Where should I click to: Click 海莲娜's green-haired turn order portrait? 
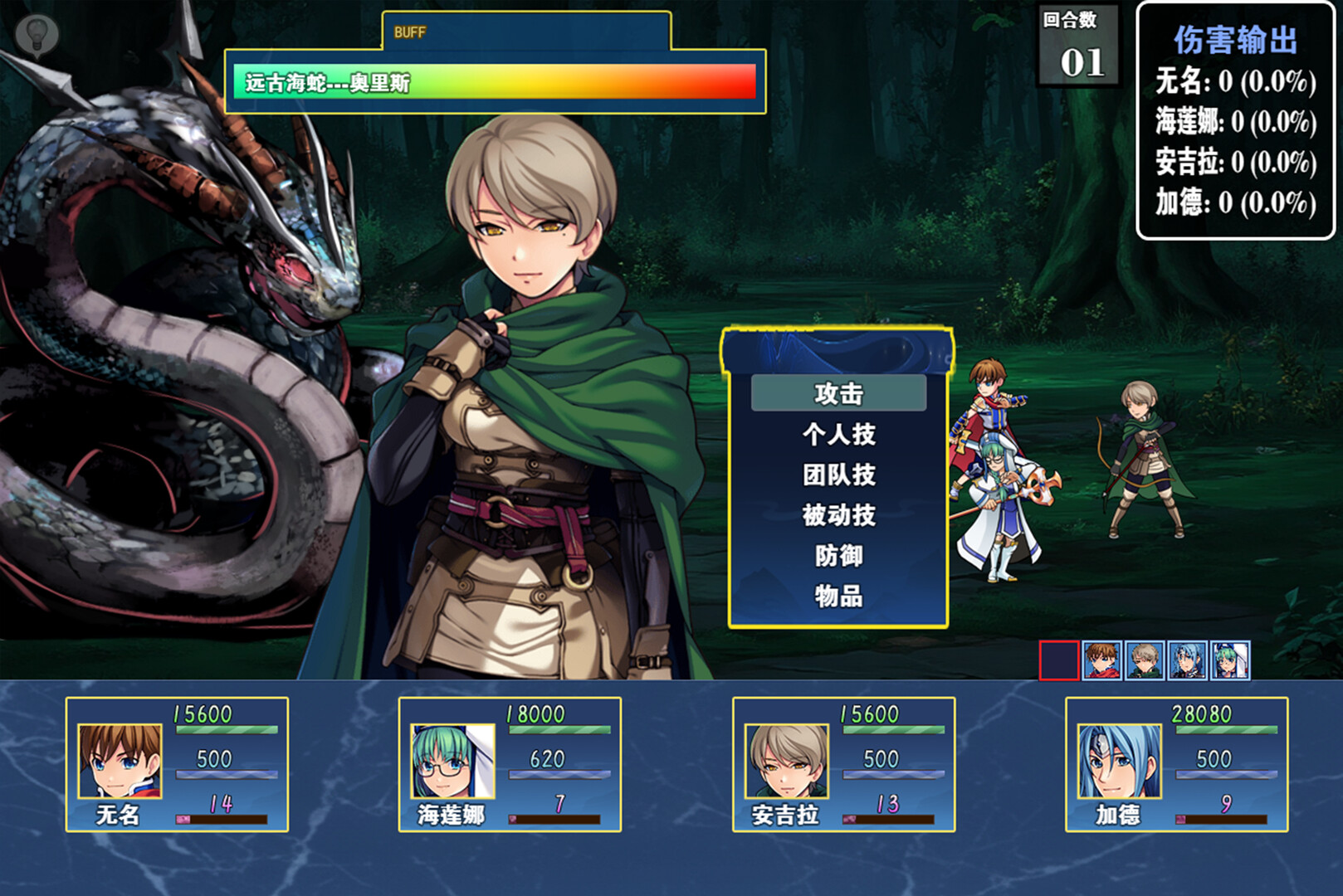pos(1230,659)
